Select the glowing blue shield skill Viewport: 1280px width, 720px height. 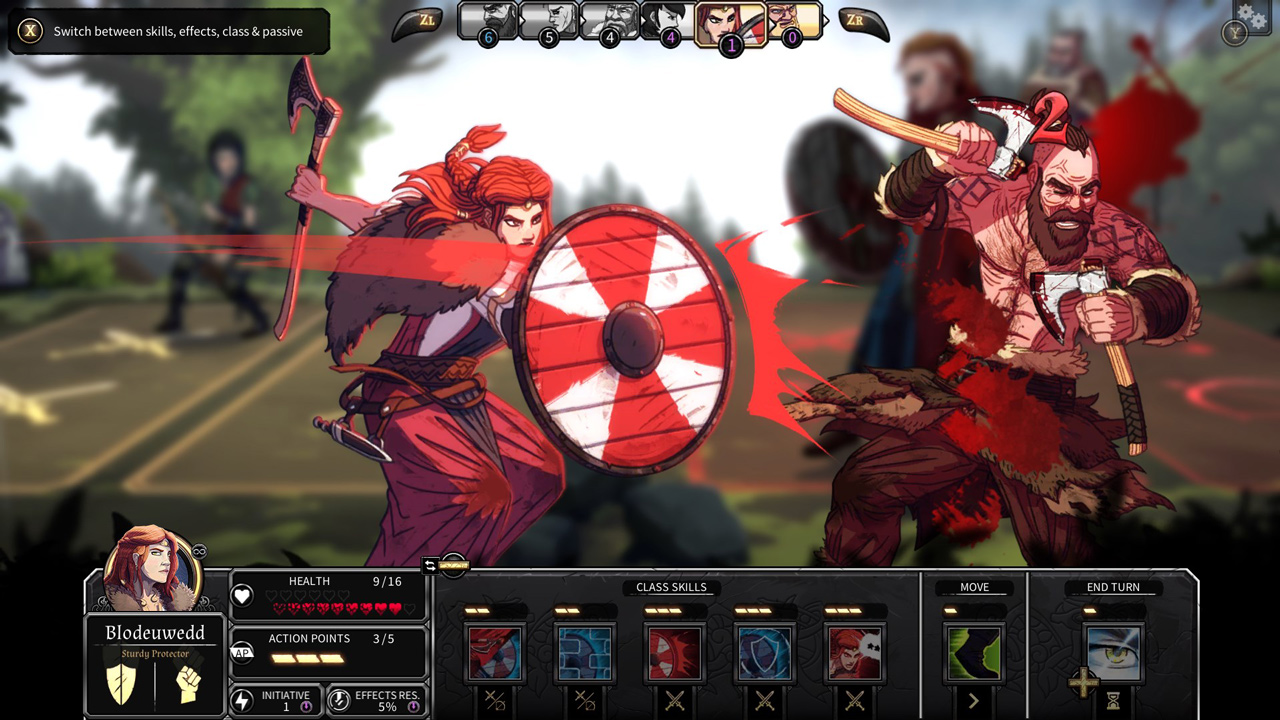pyautogui.click(x=765, y=651)
